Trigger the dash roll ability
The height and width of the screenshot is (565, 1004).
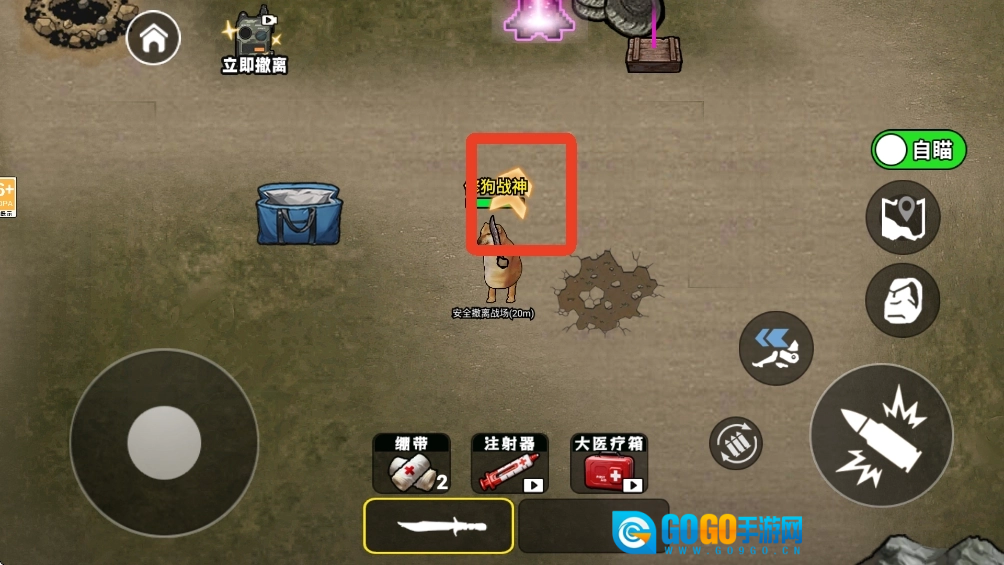pos(776,349)
